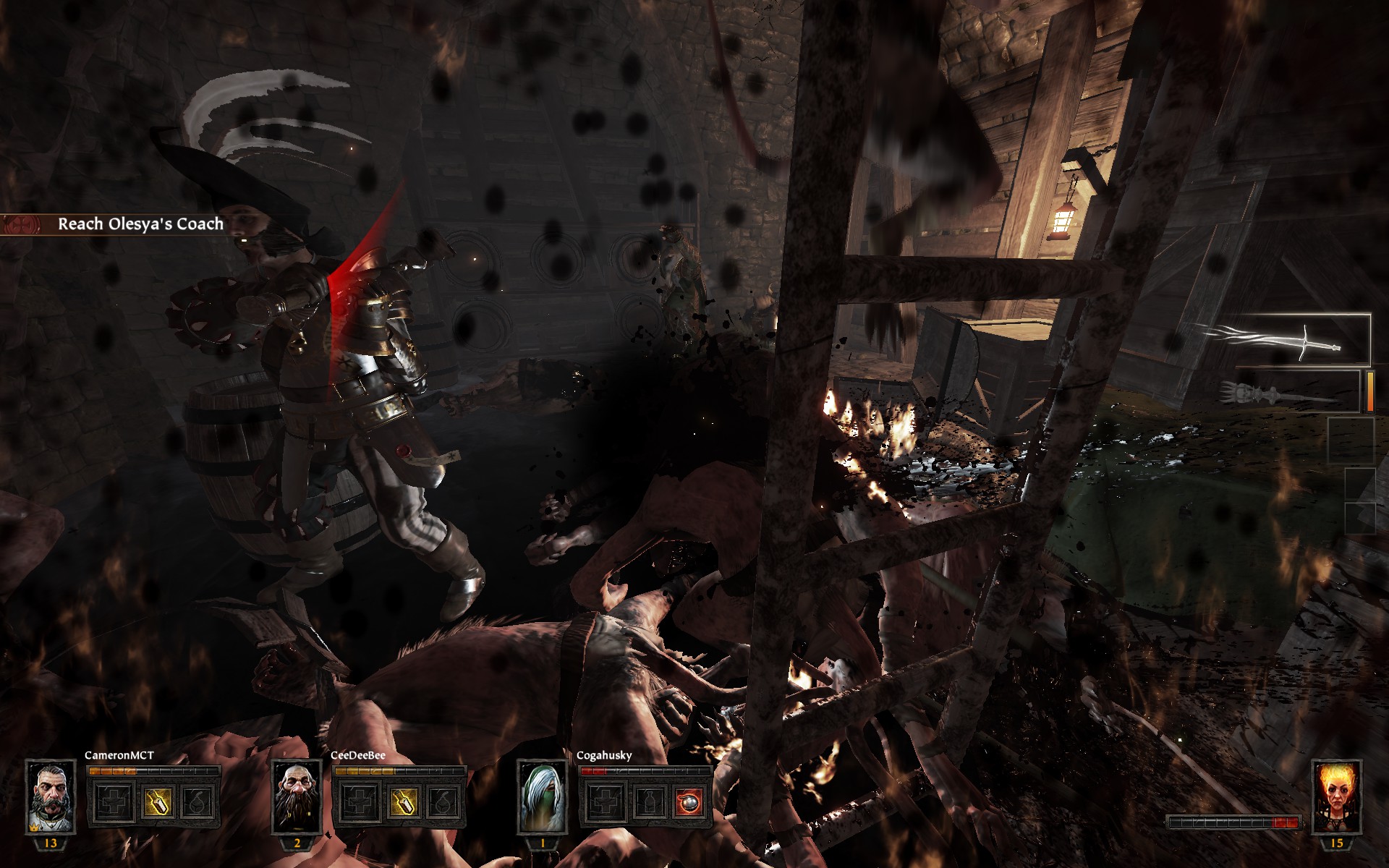
Task: Click your own flame-haired wizard portrait
Action: [x=1336, y=796]
